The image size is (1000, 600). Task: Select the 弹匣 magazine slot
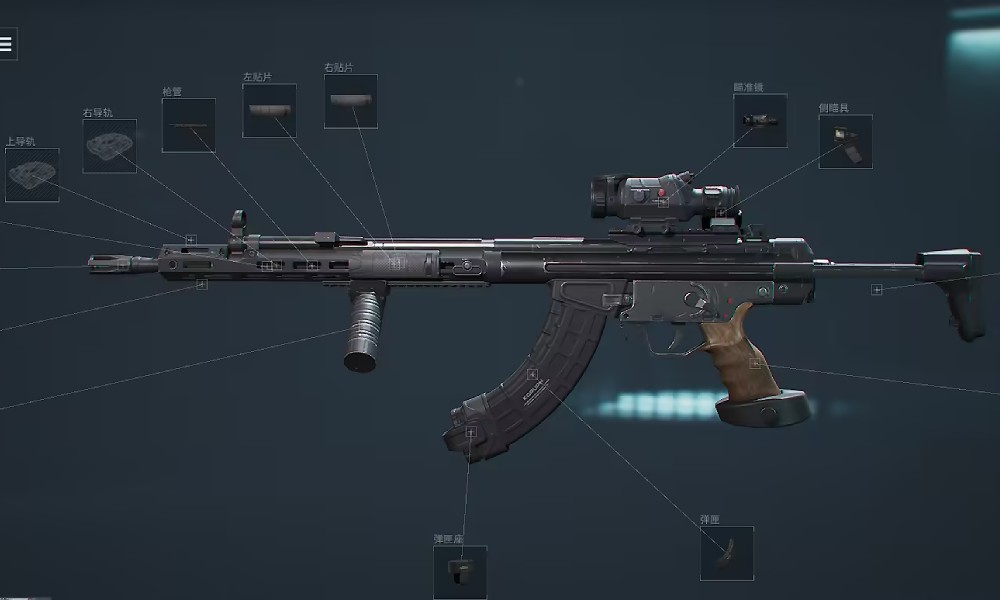726,553
